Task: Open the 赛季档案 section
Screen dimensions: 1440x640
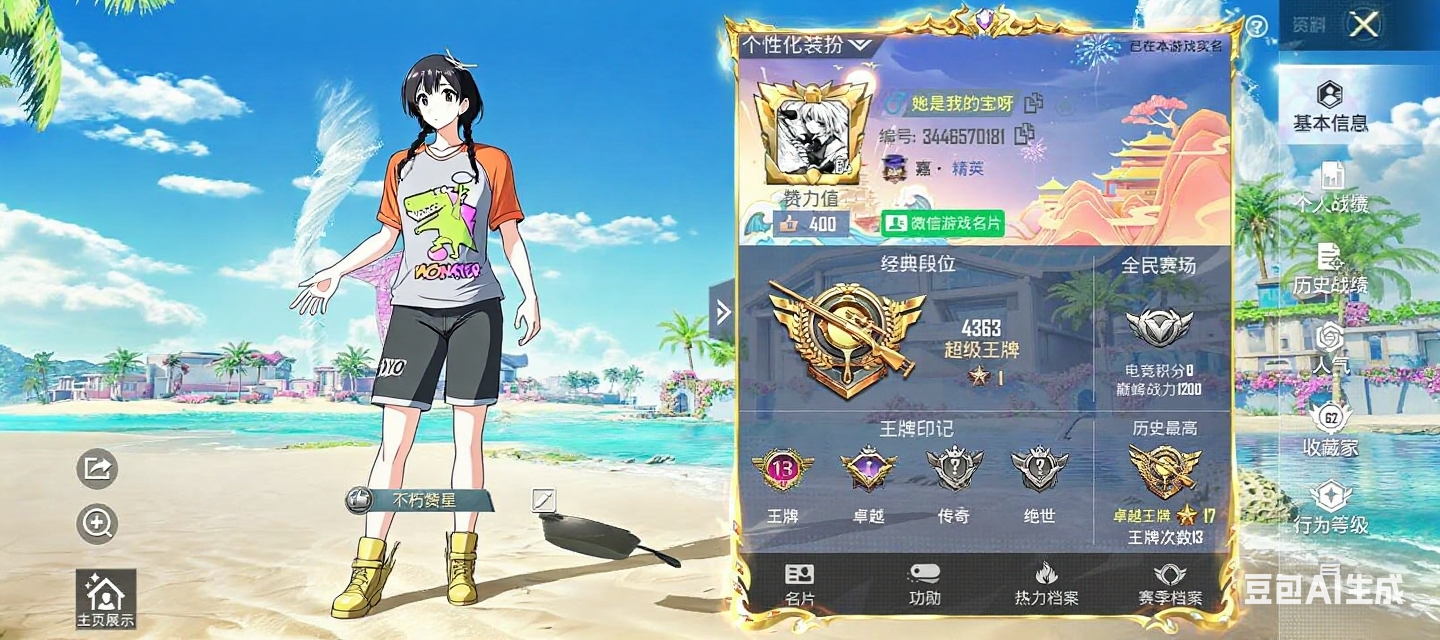Action: click(1169, 585)
